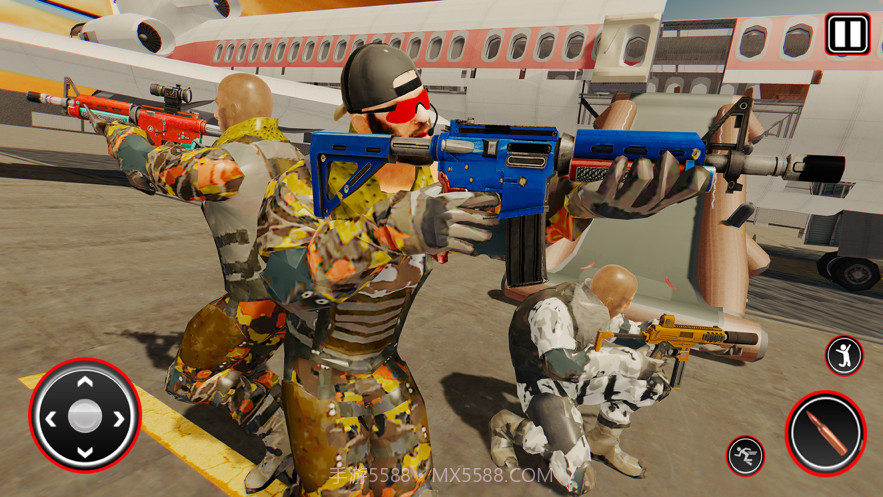Tap the virtual movement joystick

pos(85,415)
